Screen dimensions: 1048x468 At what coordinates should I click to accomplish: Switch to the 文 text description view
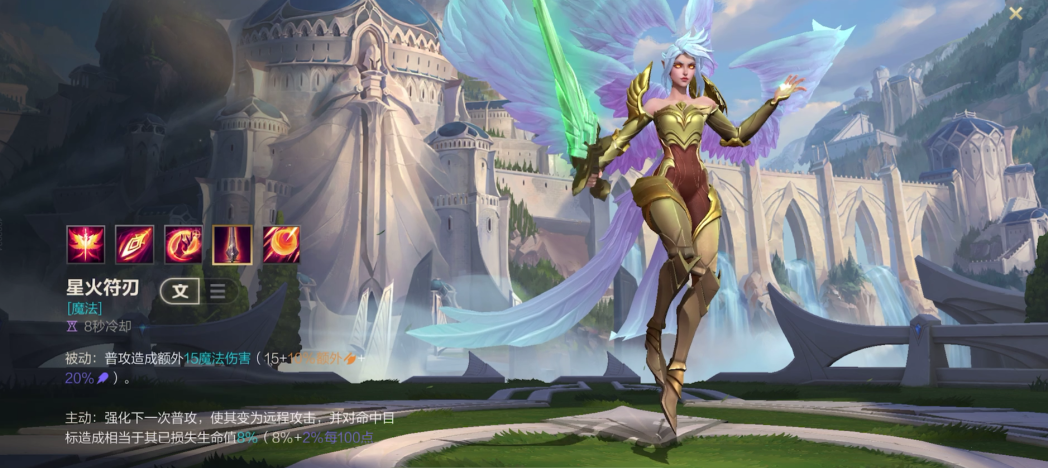180,291
